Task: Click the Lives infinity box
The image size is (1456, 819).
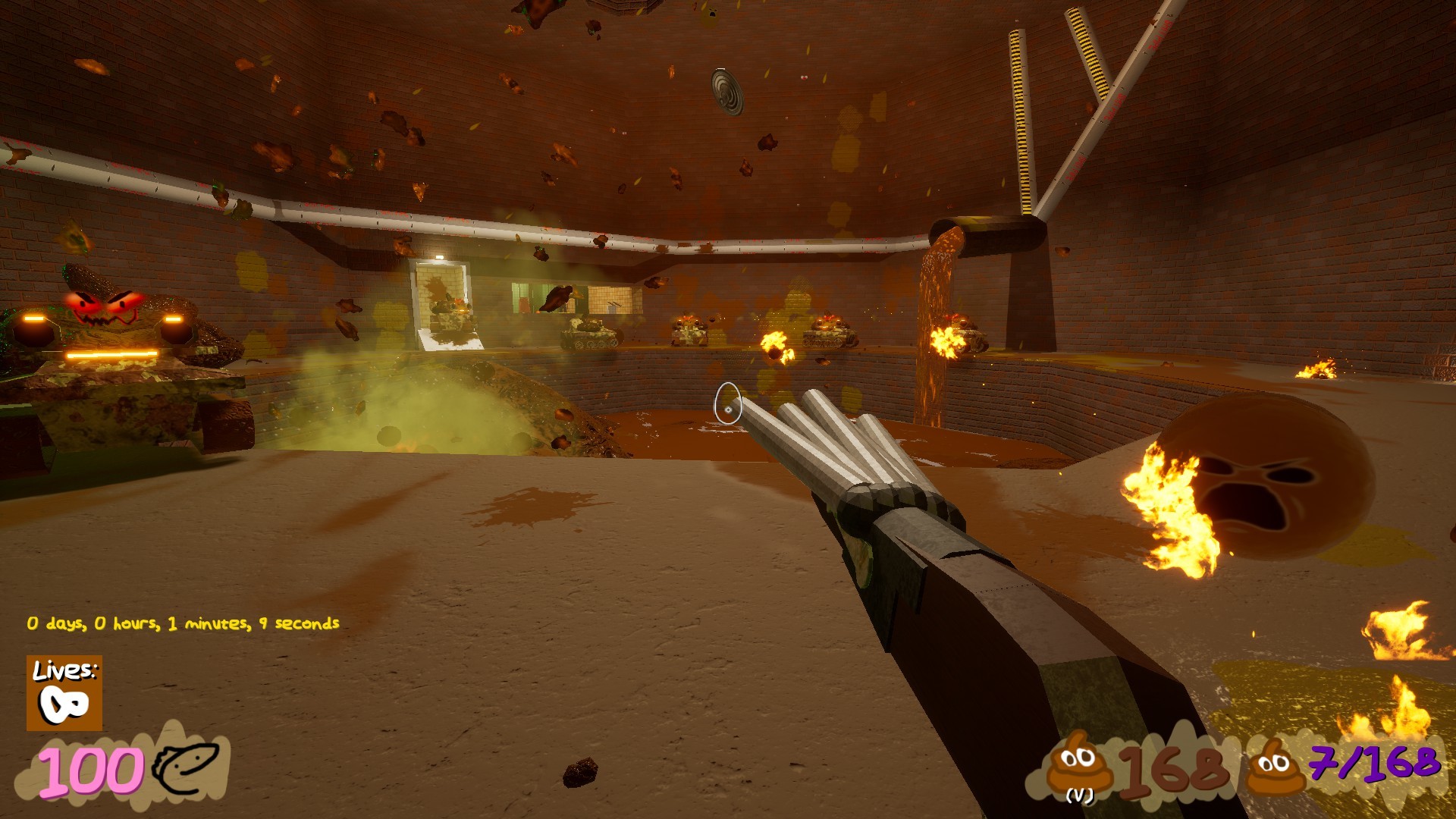Action: pos(64,693)
